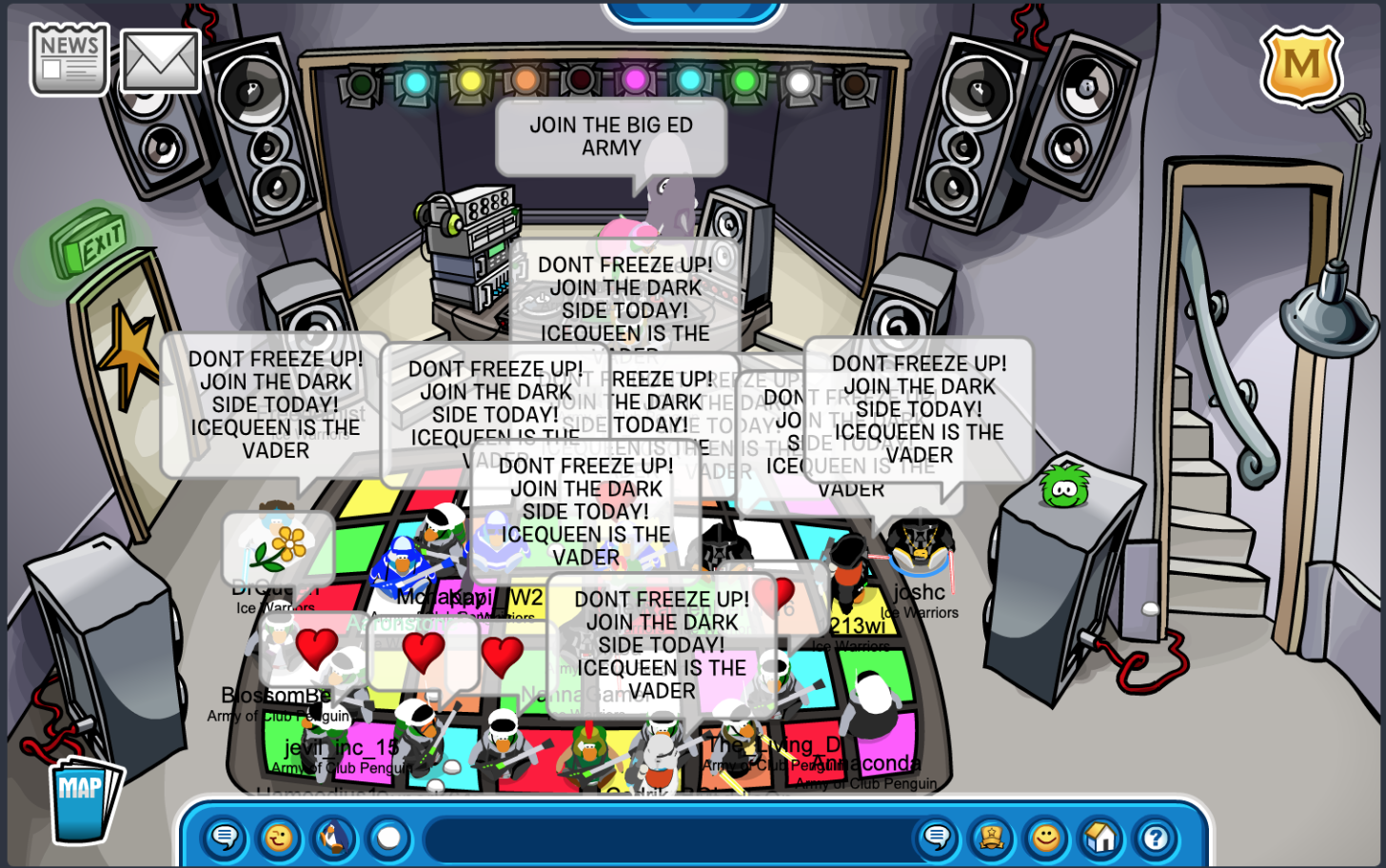Open the penguin actions menu
This screenshot has height=868, width=1386.
point(333,838)
